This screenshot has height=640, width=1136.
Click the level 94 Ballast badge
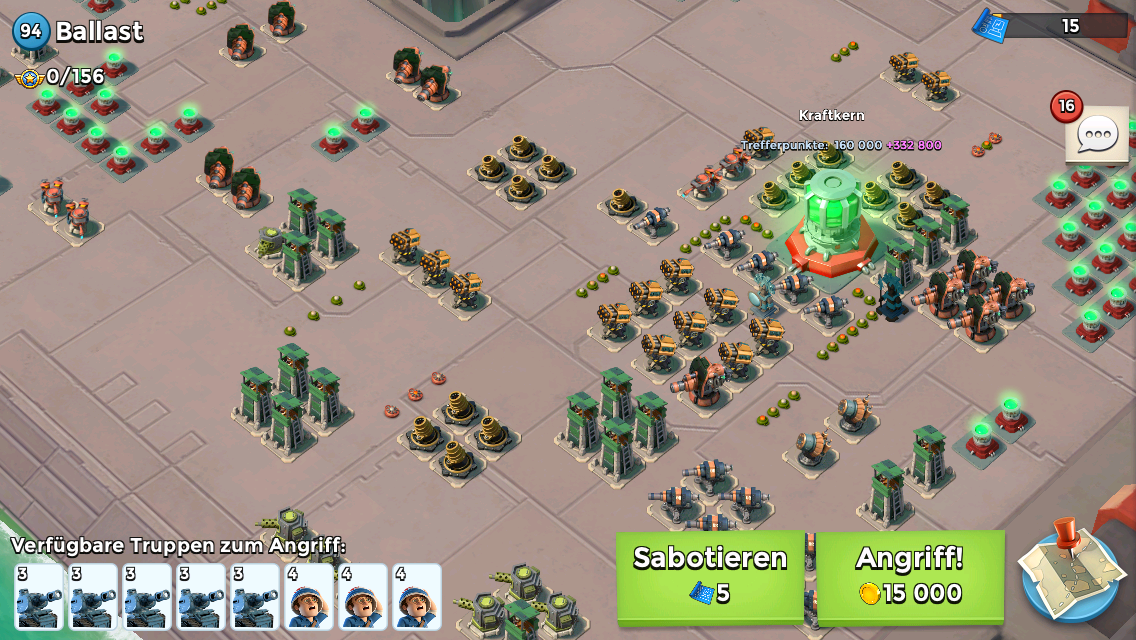click(31, 31)
